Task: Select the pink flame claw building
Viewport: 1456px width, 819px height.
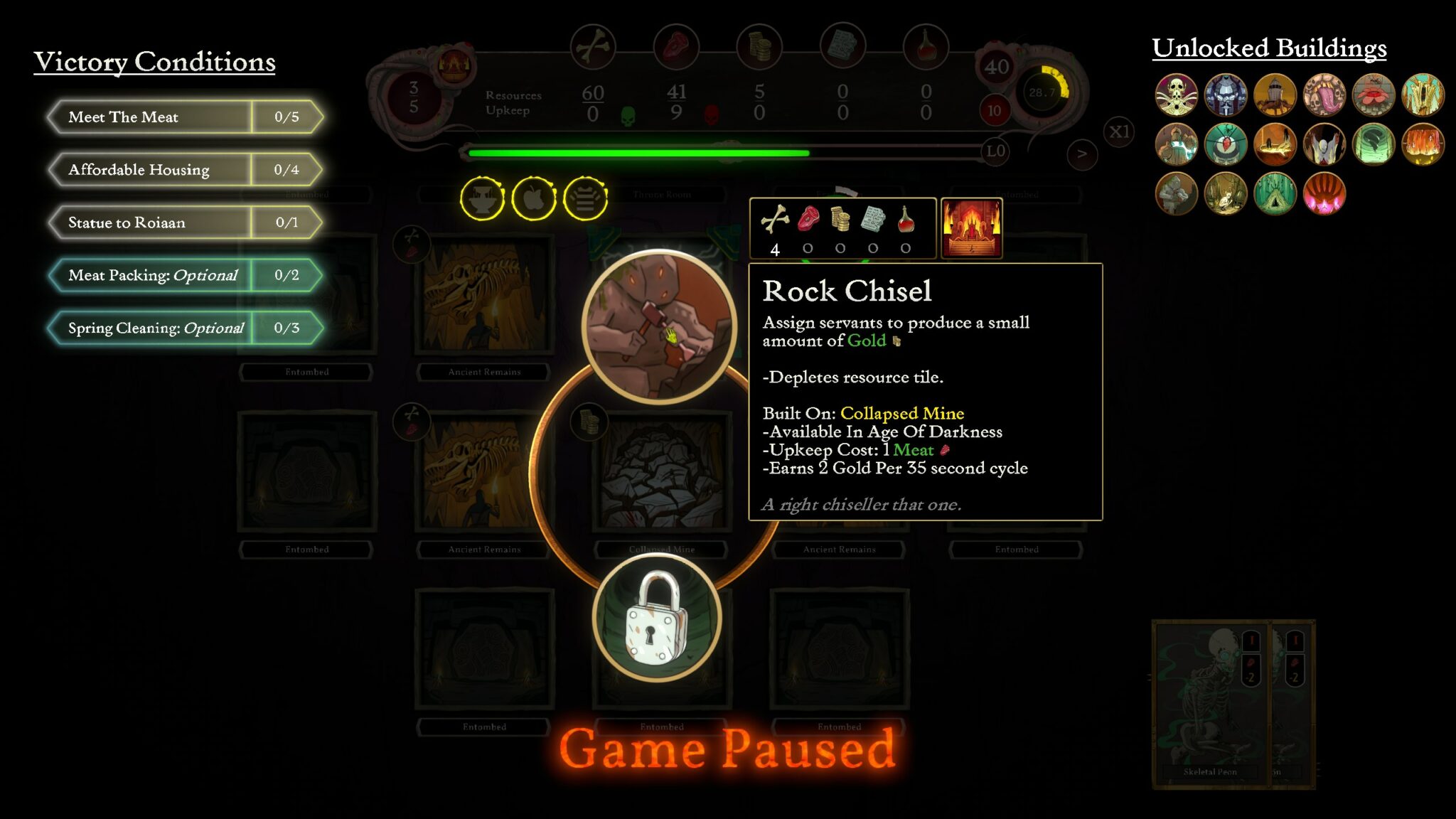Action: 1324,193
